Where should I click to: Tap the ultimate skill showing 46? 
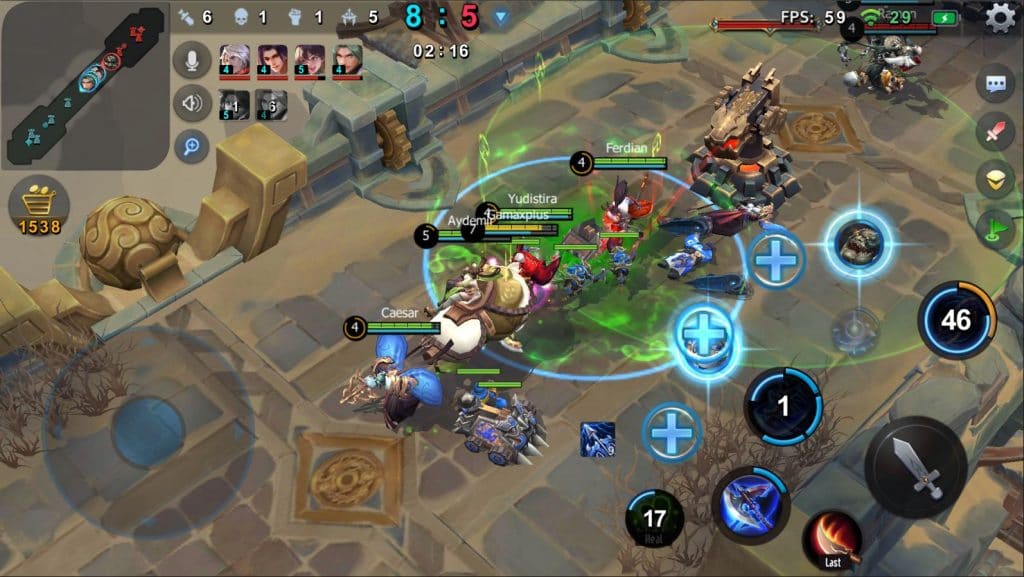[956, 320]
